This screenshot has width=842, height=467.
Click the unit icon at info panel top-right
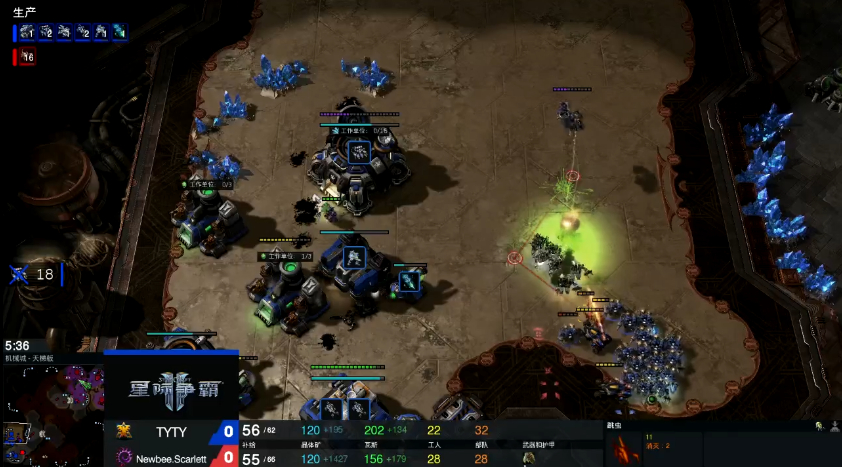coord(820,427)
